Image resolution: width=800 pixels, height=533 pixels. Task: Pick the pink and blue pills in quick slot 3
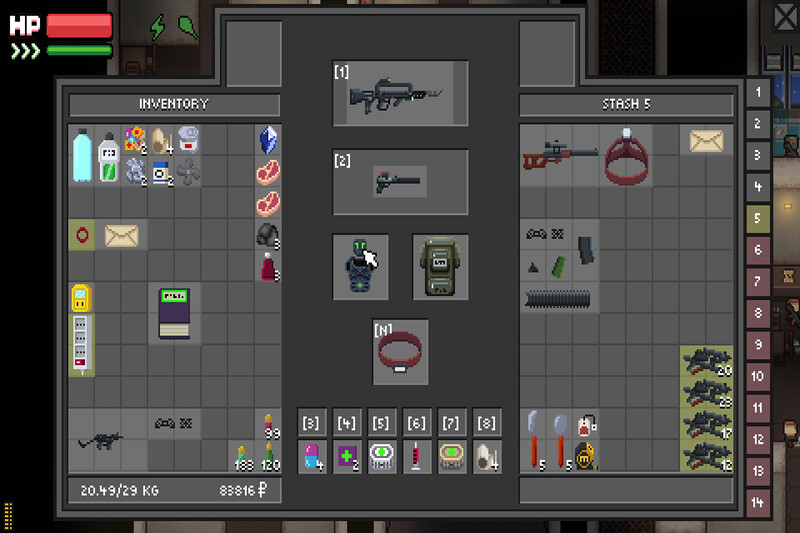(313, 455)
